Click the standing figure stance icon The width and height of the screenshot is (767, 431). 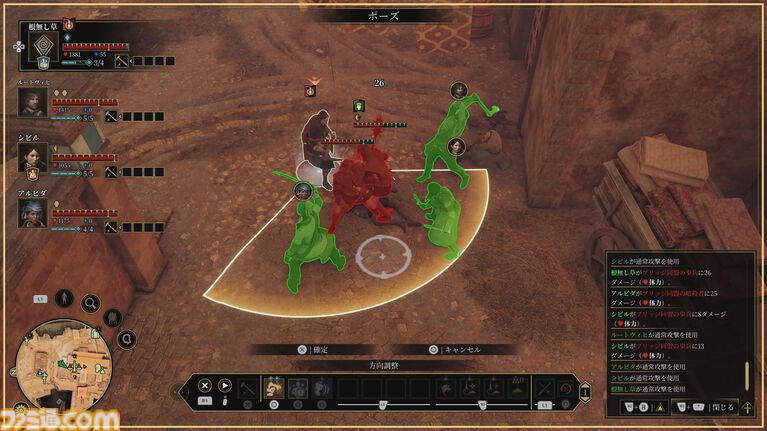point(63,298)
